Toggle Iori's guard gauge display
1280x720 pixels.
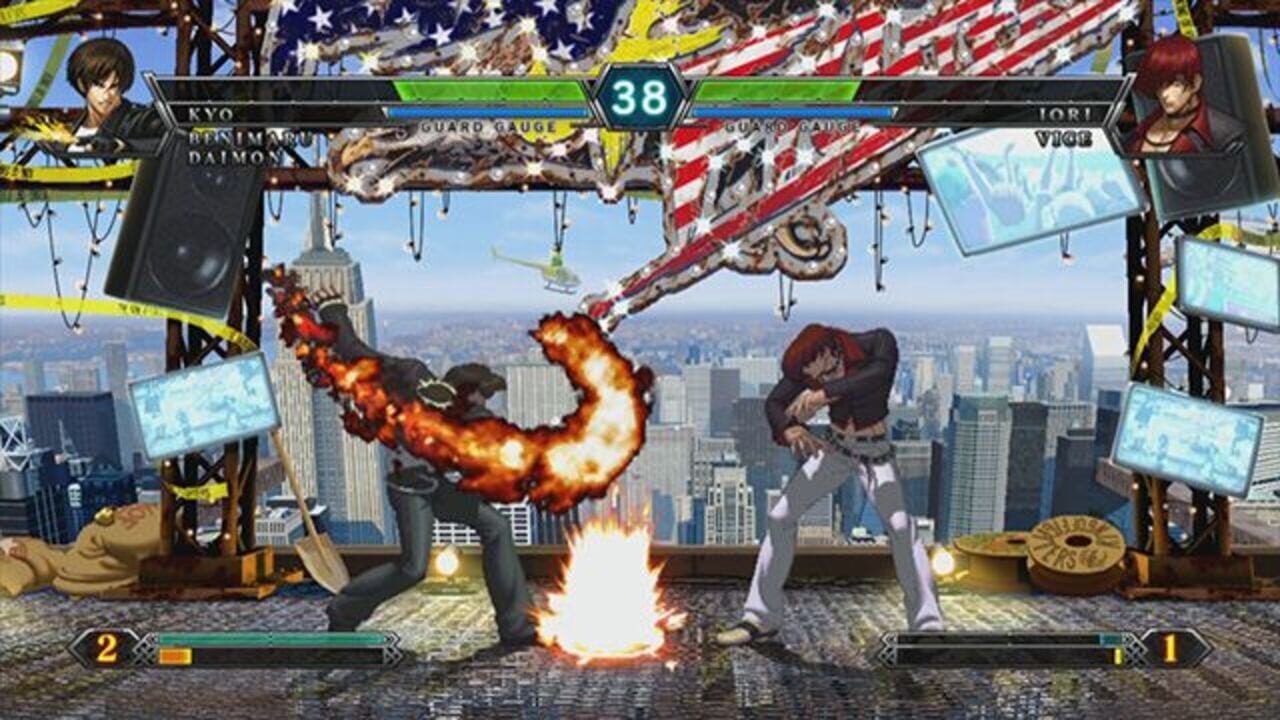pyautogui.click(x=790, y=114)
